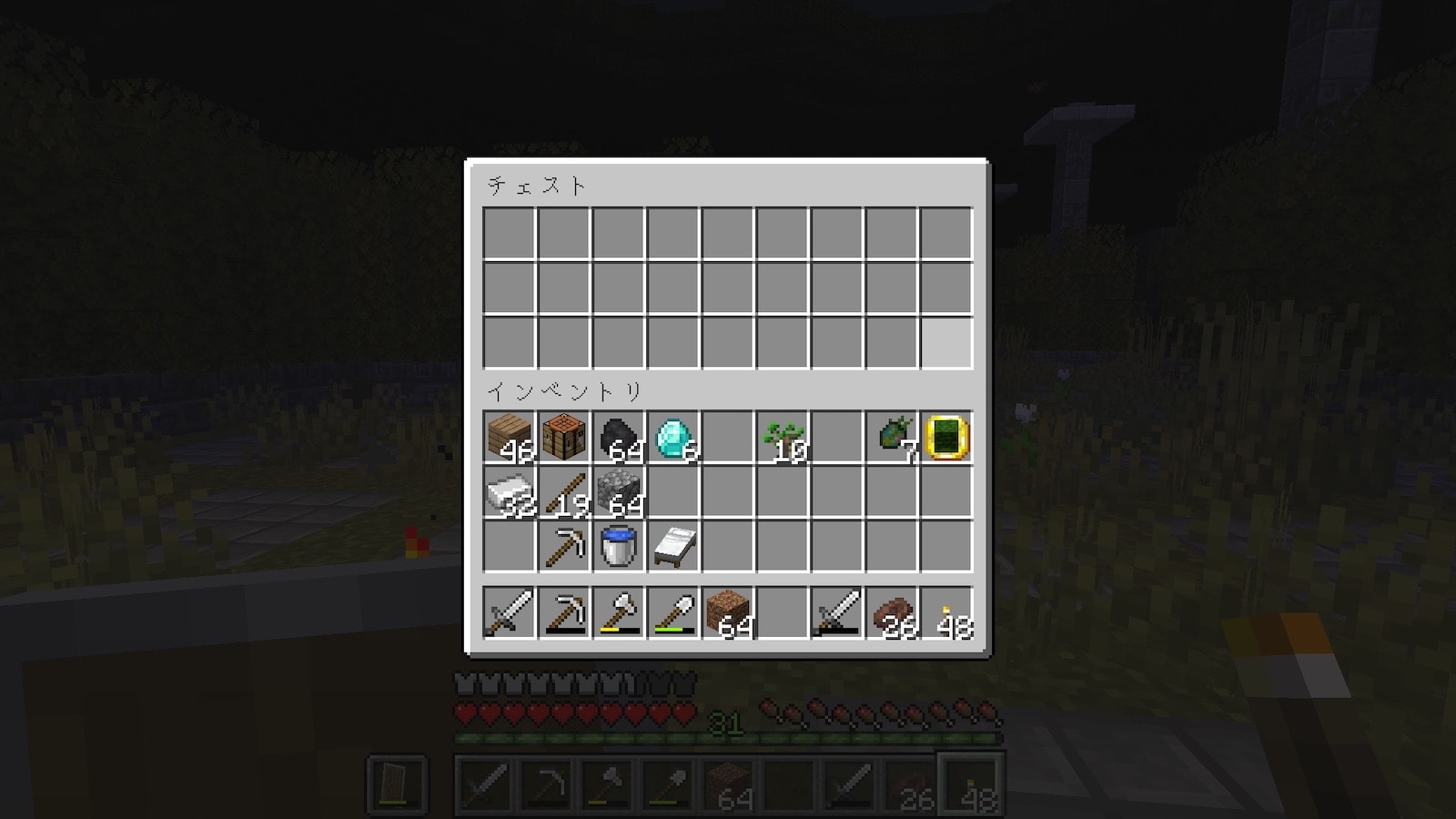
Task: Select the stack of 19 sticks
Action: pyautogui.click(x=563, y=492)
